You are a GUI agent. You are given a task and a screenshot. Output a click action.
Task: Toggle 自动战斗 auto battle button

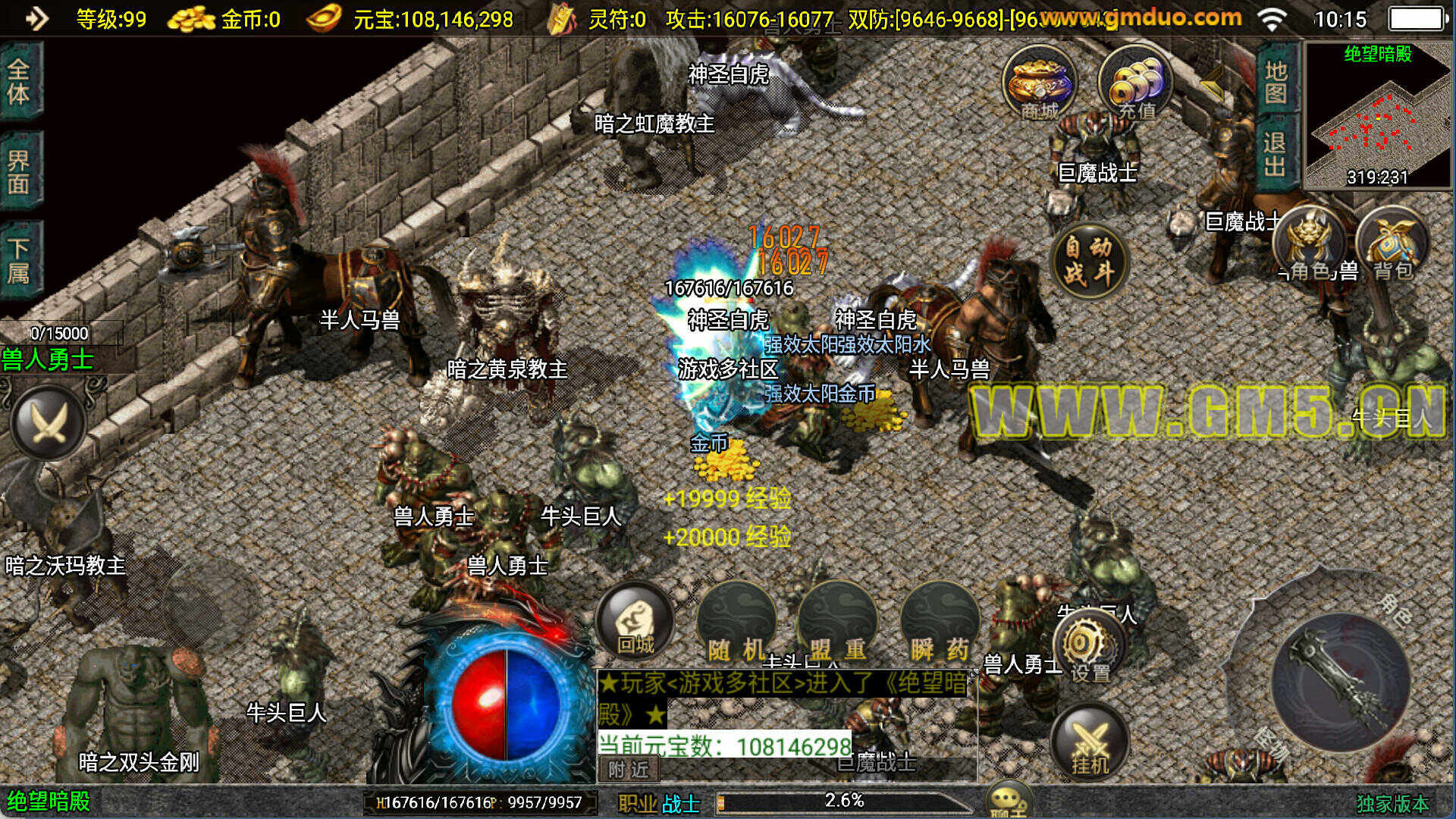(x=1090, y=260)
